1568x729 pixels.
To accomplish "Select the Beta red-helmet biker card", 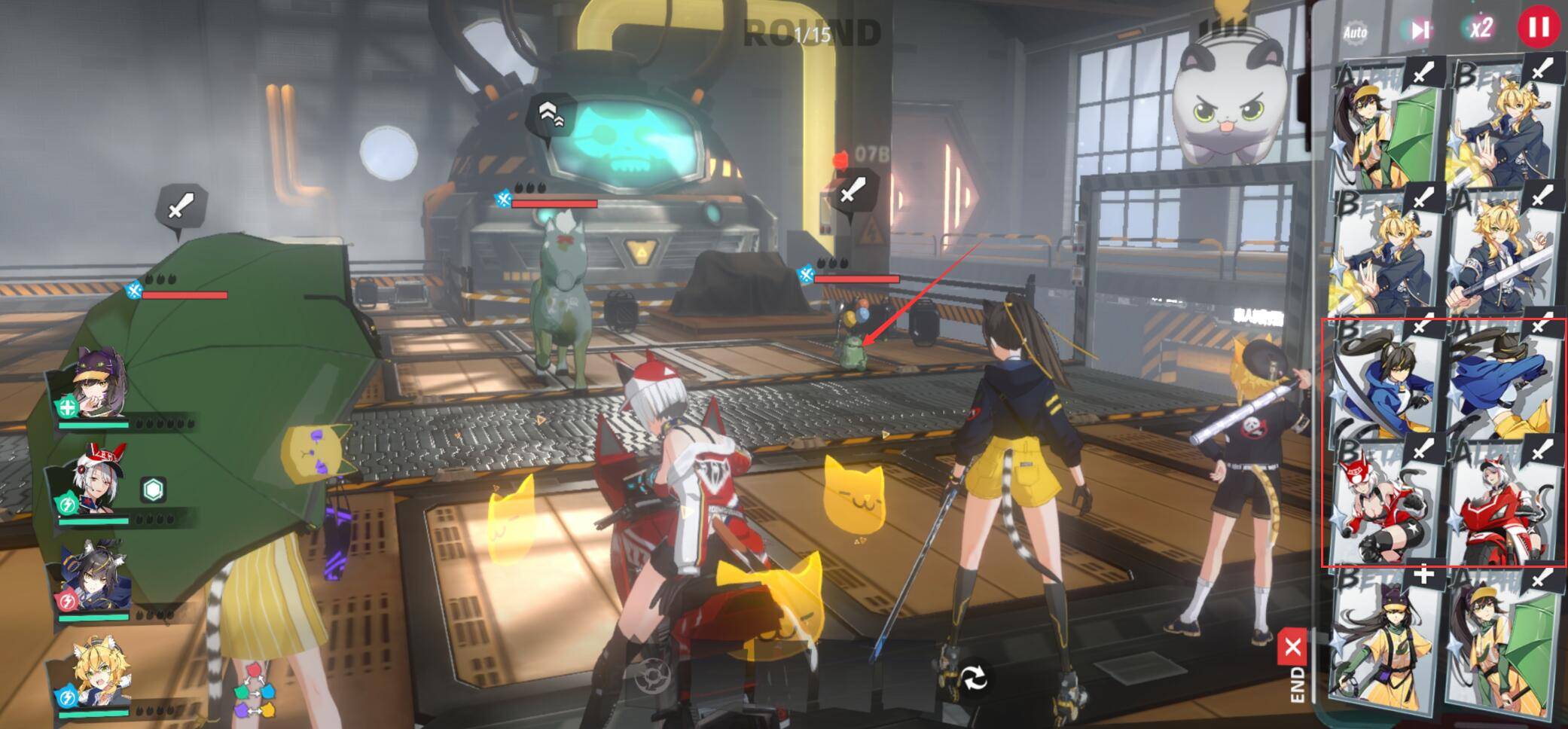I will click(x=1383, y=503).
